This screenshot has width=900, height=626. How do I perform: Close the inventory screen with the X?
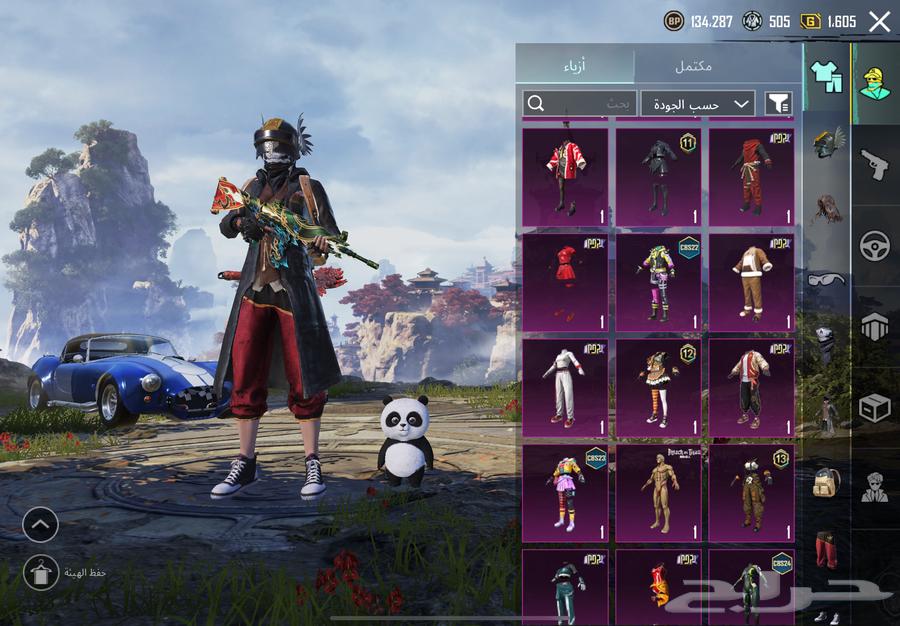[879, 21]
